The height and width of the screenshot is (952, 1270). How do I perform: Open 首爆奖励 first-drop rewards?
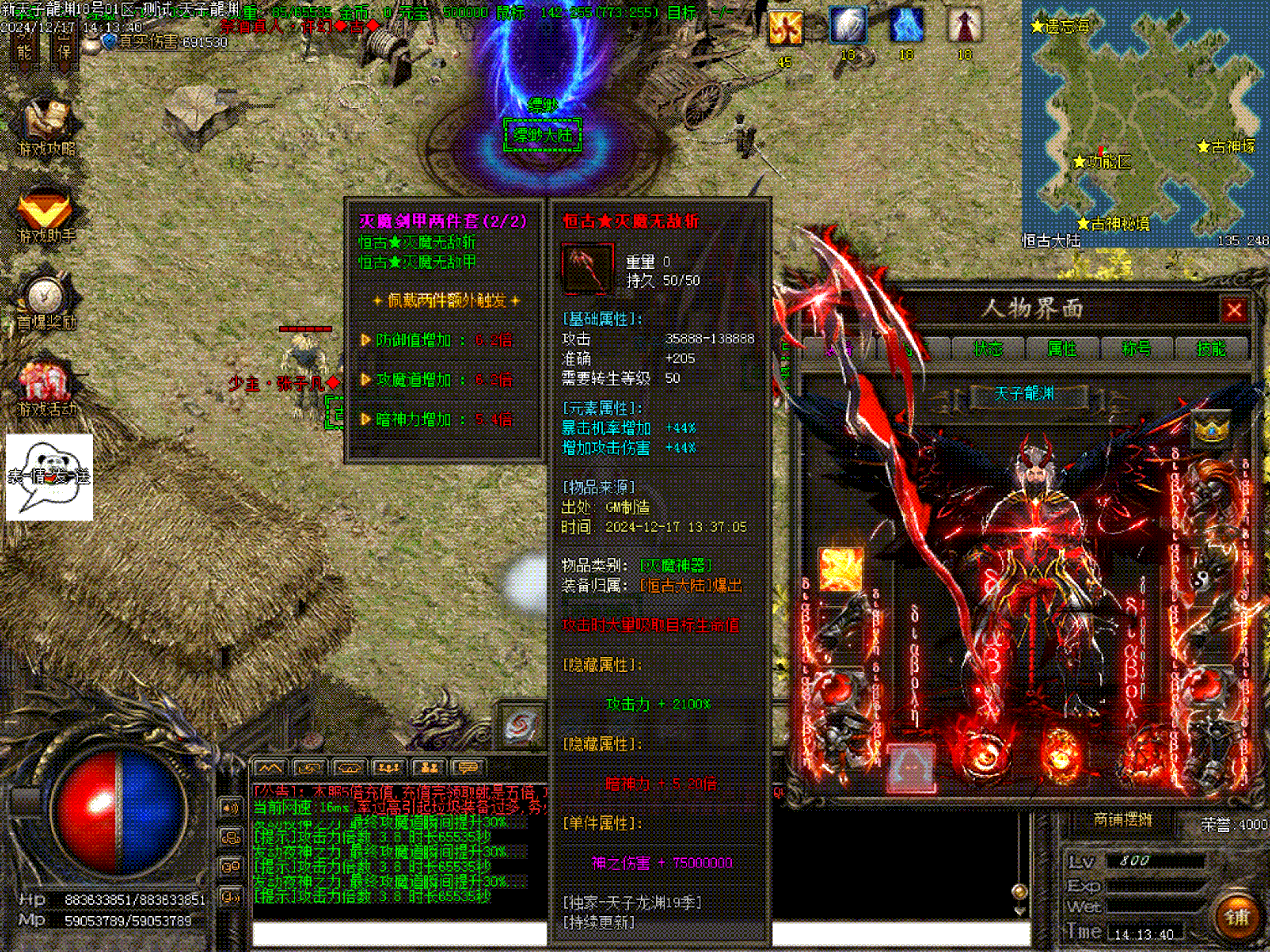tap(45, 302)
